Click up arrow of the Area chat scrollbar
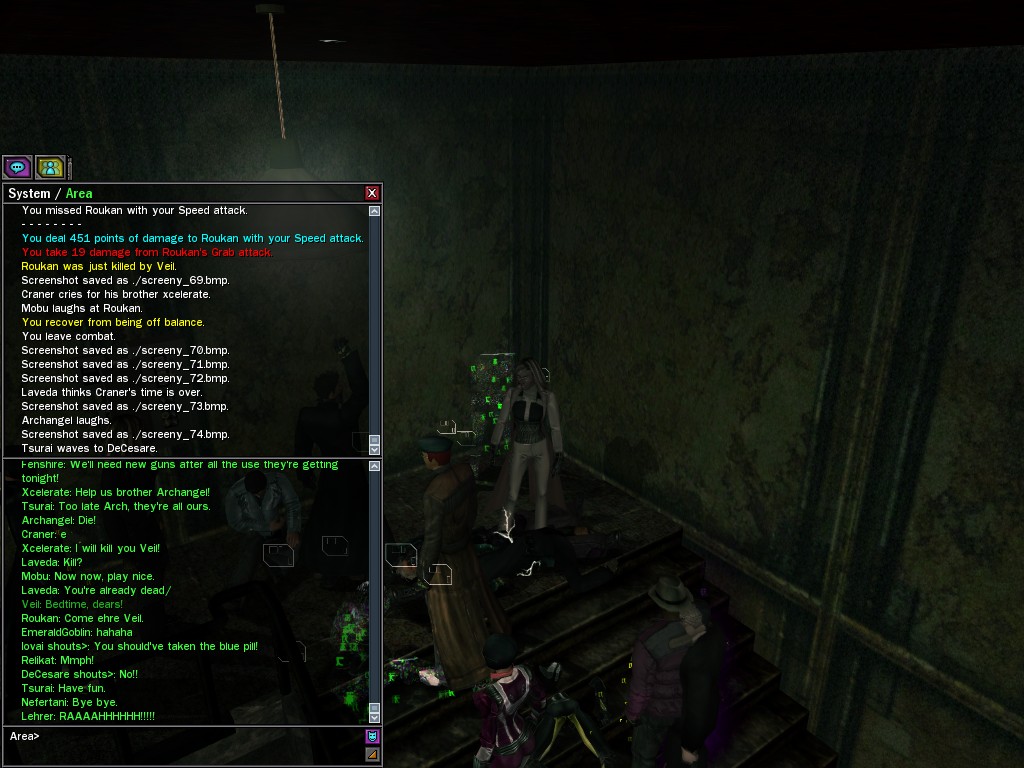The height and width of the screenshot is (768, 1024). 375,466
